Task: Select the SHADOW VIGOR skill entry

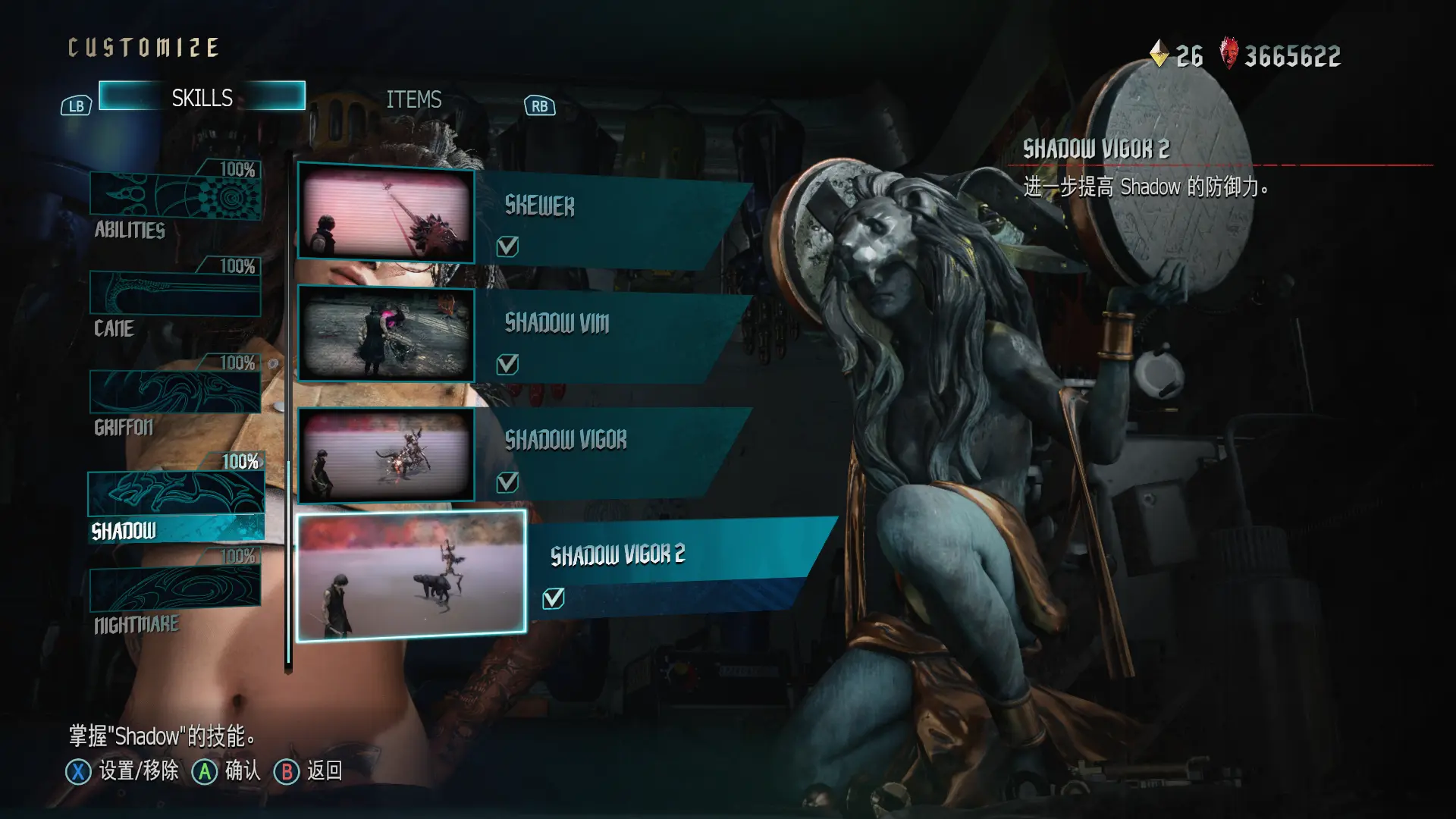Action: tap(607, 441)
